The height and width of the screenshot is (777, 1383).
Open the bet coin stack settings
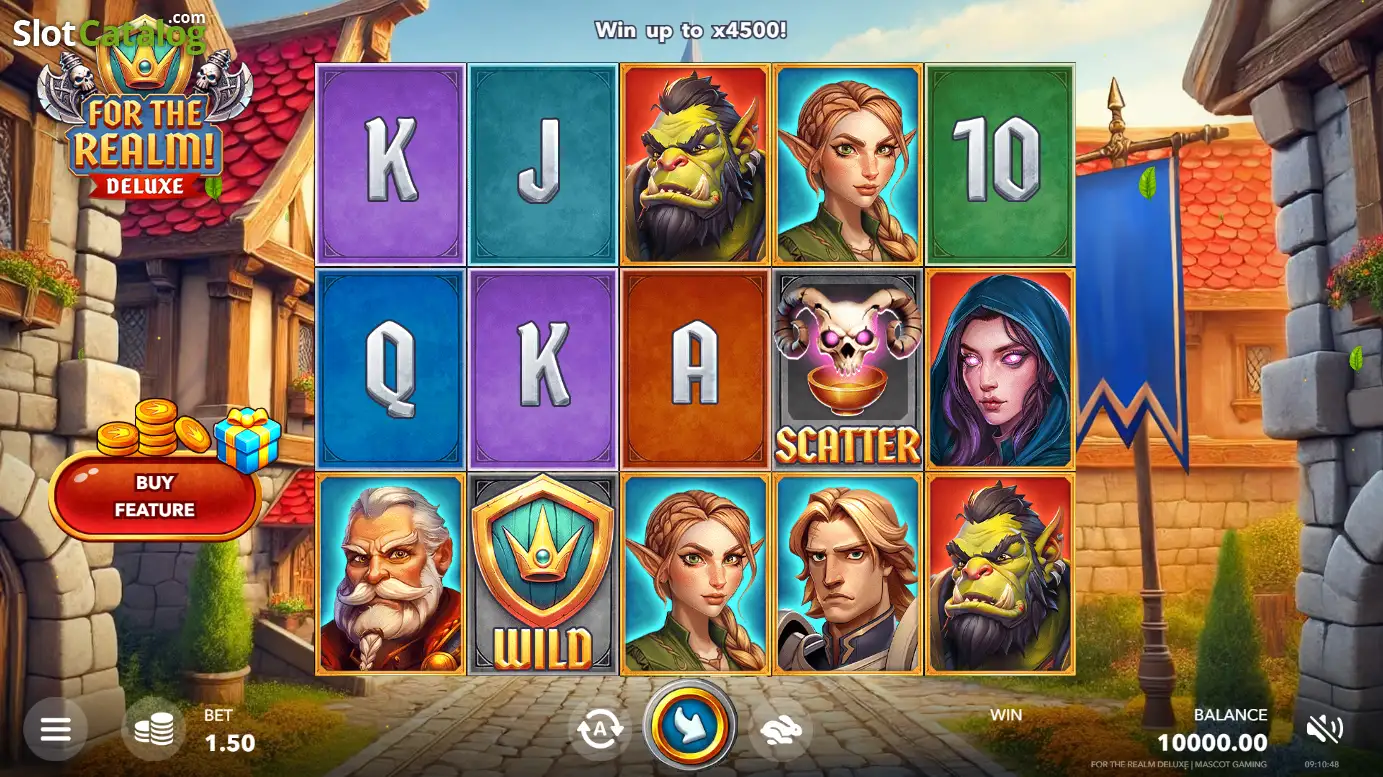coord(154,729)
